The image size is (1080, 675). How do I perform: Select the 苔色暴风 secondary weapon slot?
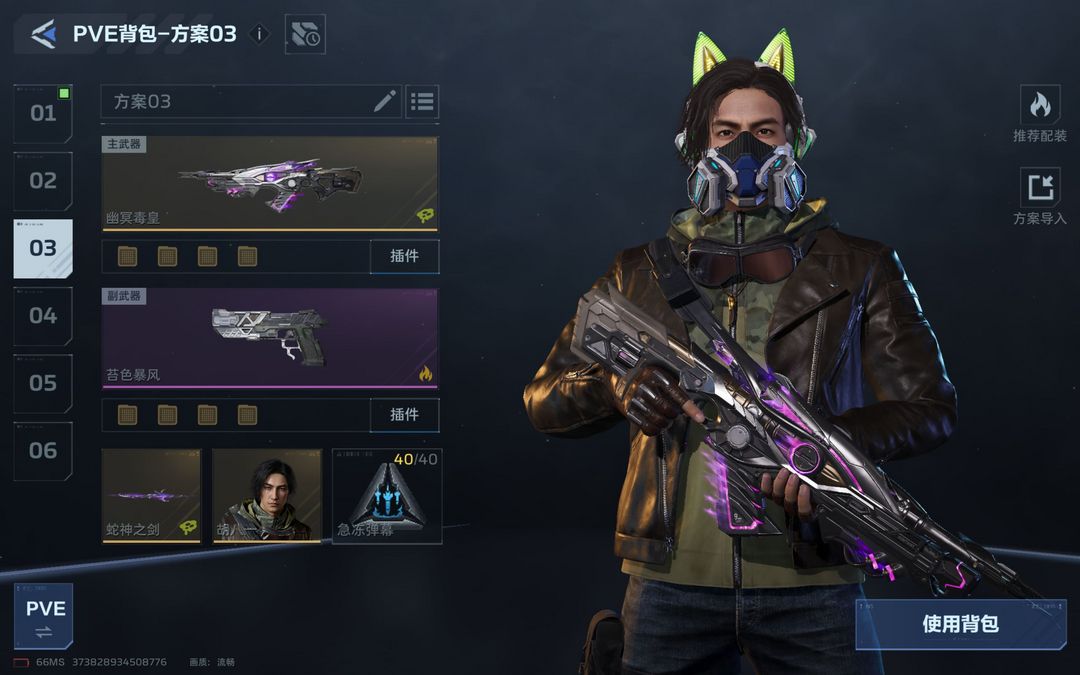pyautogui.click(x=270, y=338)
